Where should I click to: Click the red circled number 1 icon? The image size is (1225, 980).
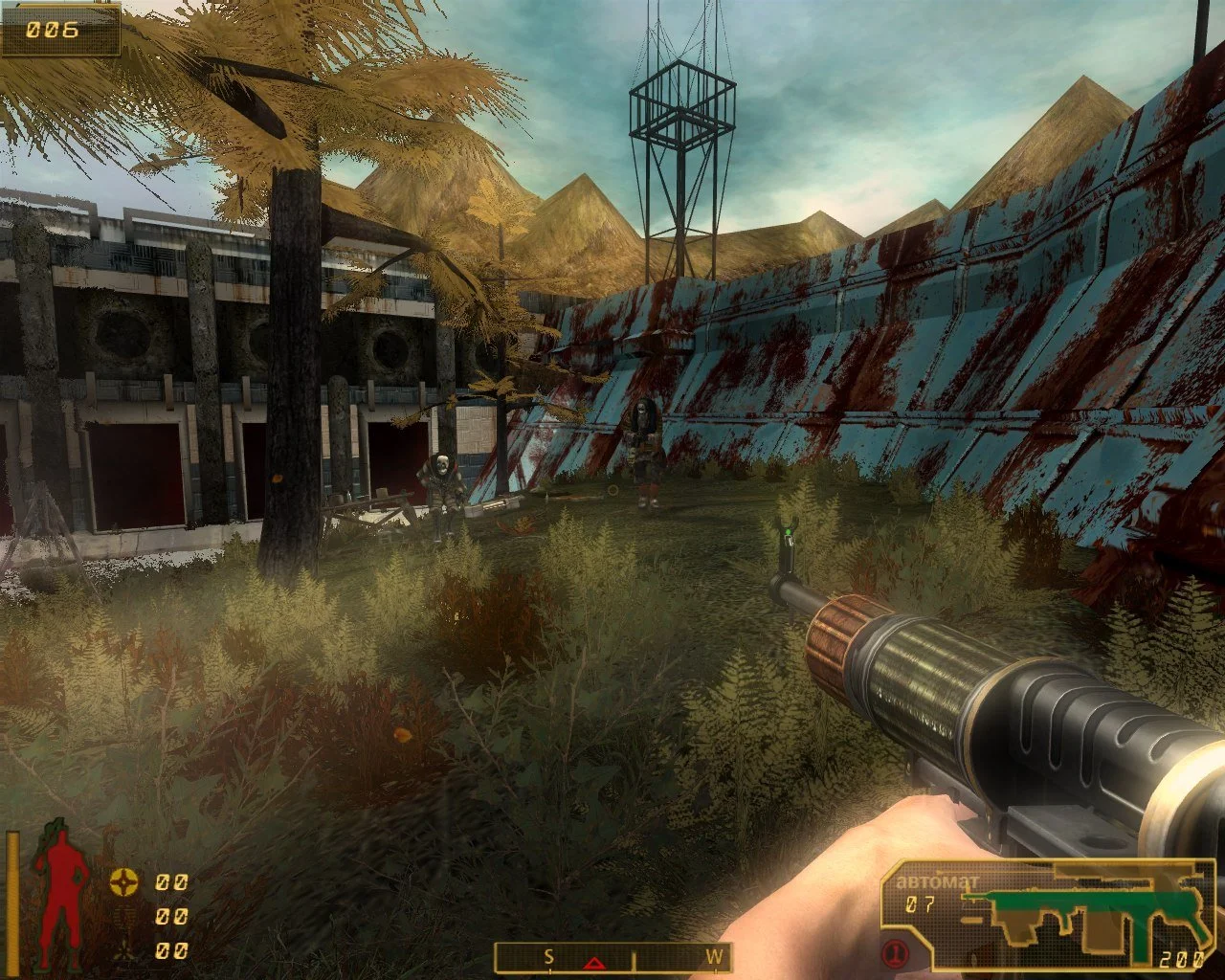click(895, 954)
